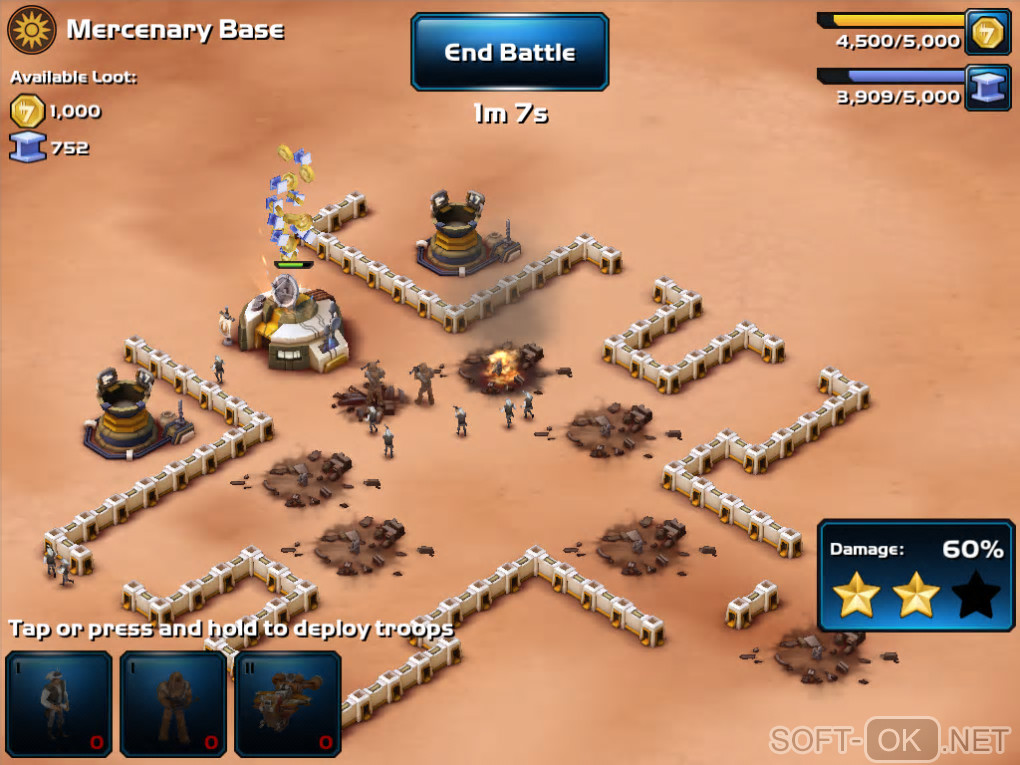
Task: Click the Mercenary Base sun emblem
Action: [32, 30]
